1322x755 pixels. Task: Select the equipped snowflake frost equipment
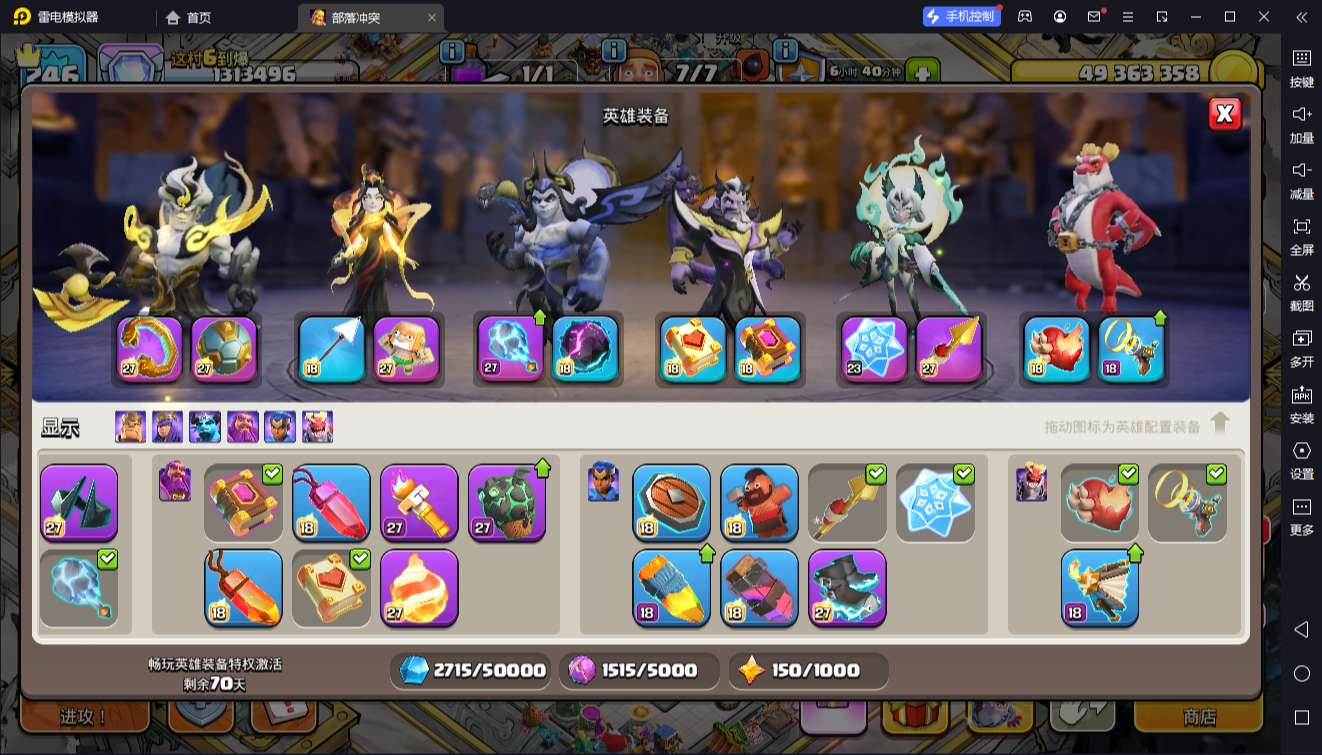pos(874,349)
